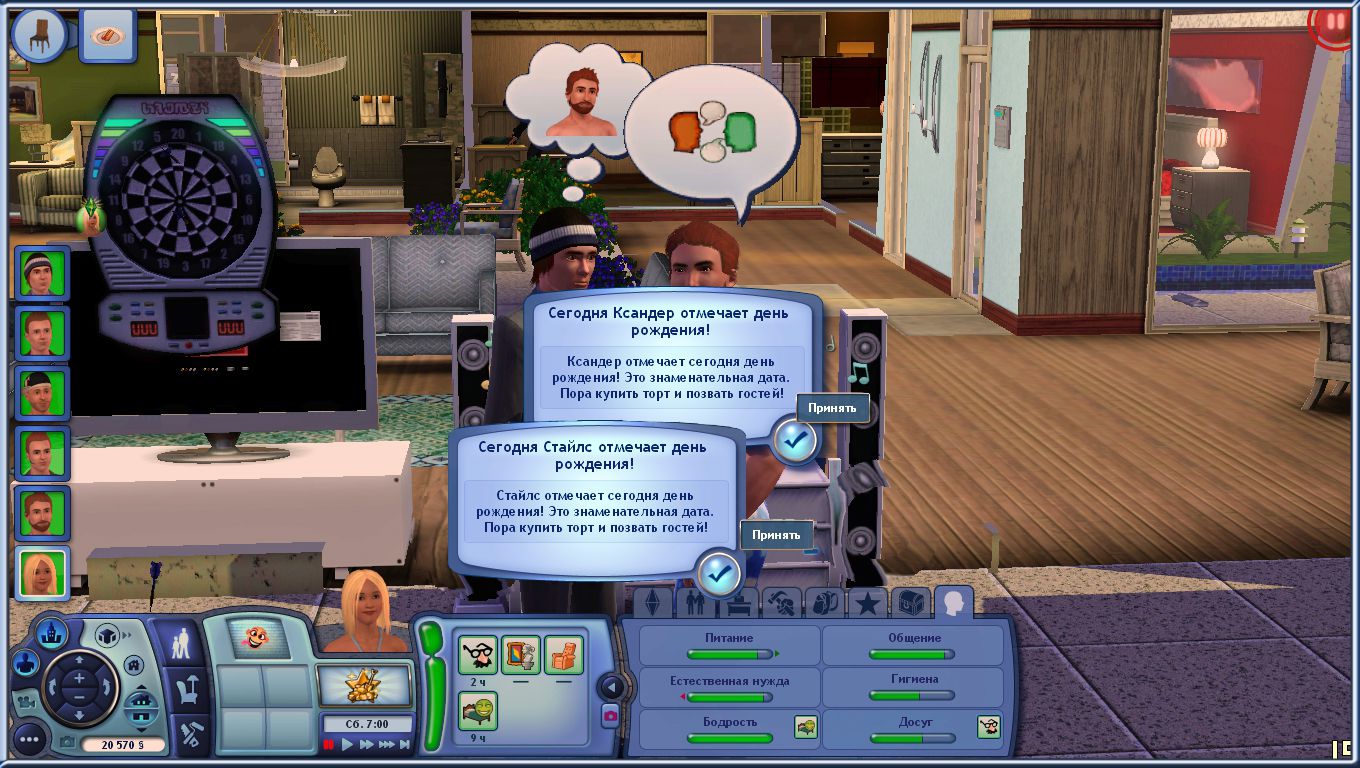Open Build mode with the tools icon

coord(188,735)
